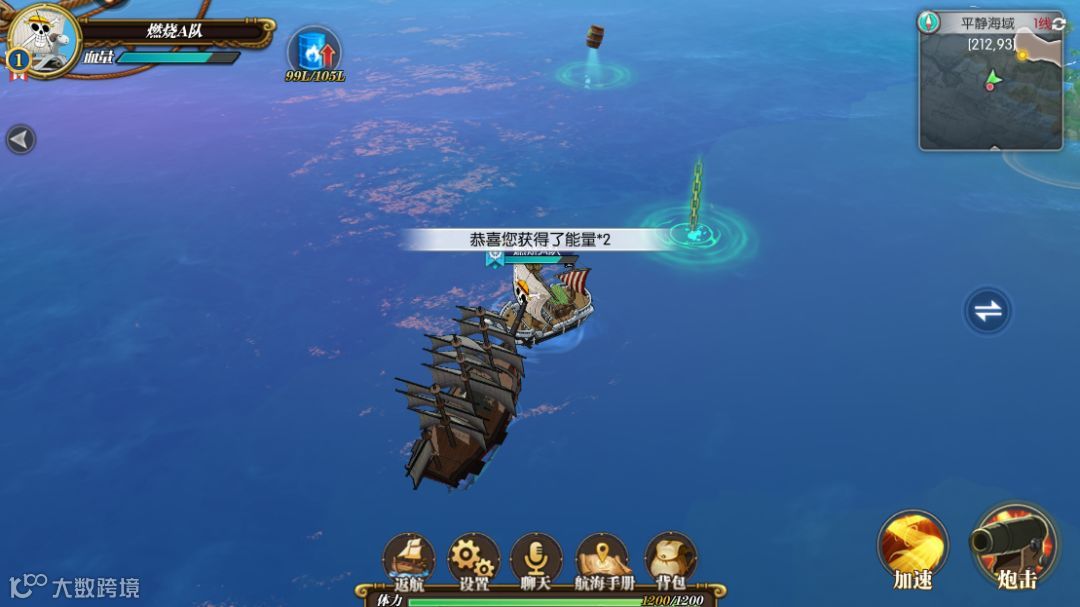Click the 1线 line-switch refresh icon
This screenshot has height=607, width=1080.
(1058, 24)
